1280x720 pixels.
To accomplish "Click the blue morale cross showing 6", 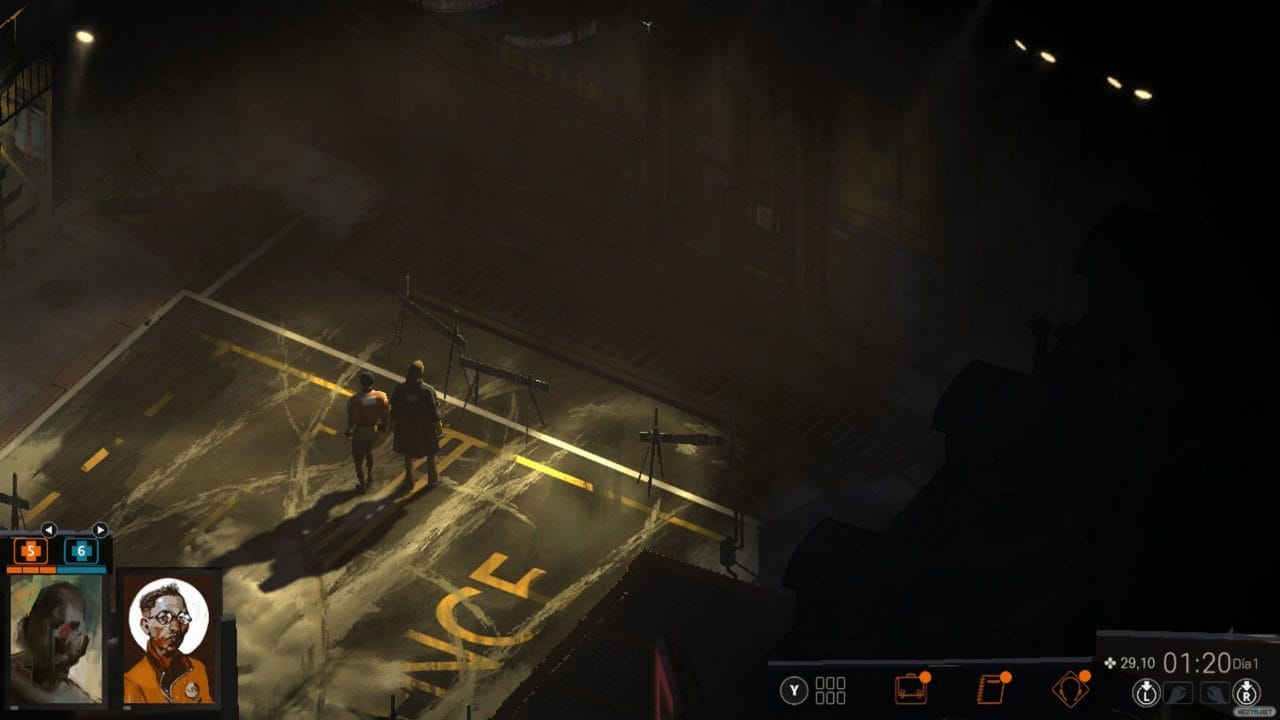I will [x=82, y=550].
